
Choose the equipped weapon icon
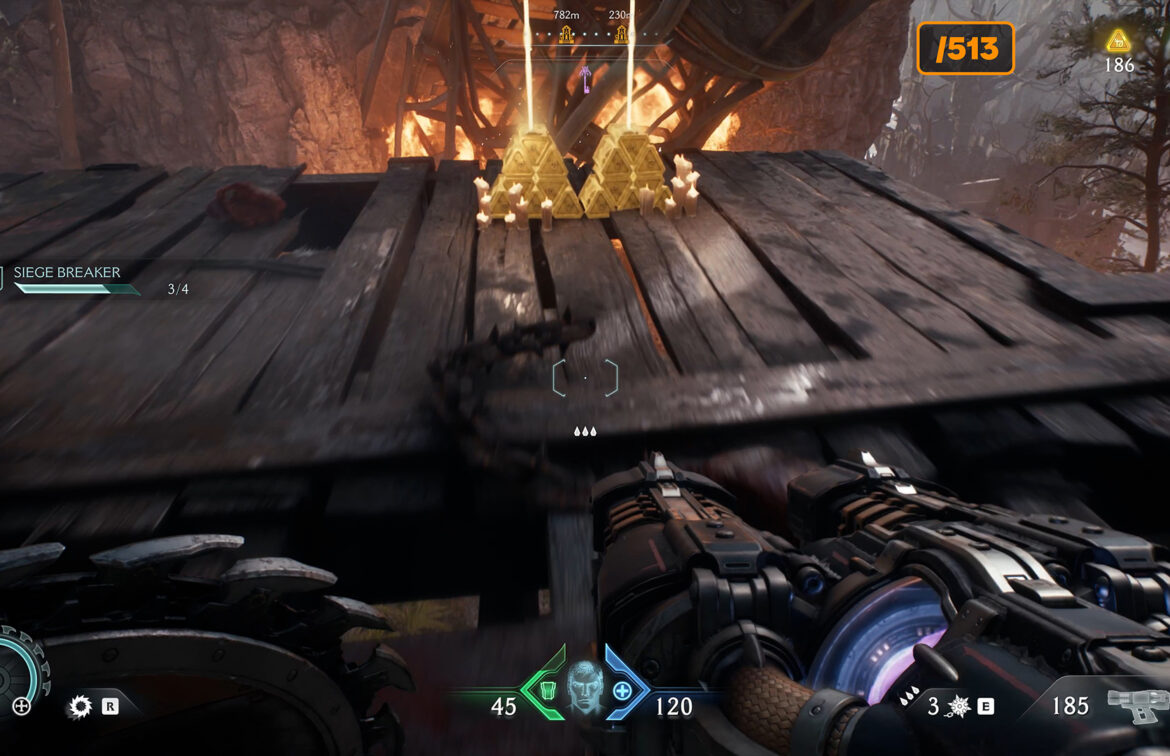(1136, 706)
